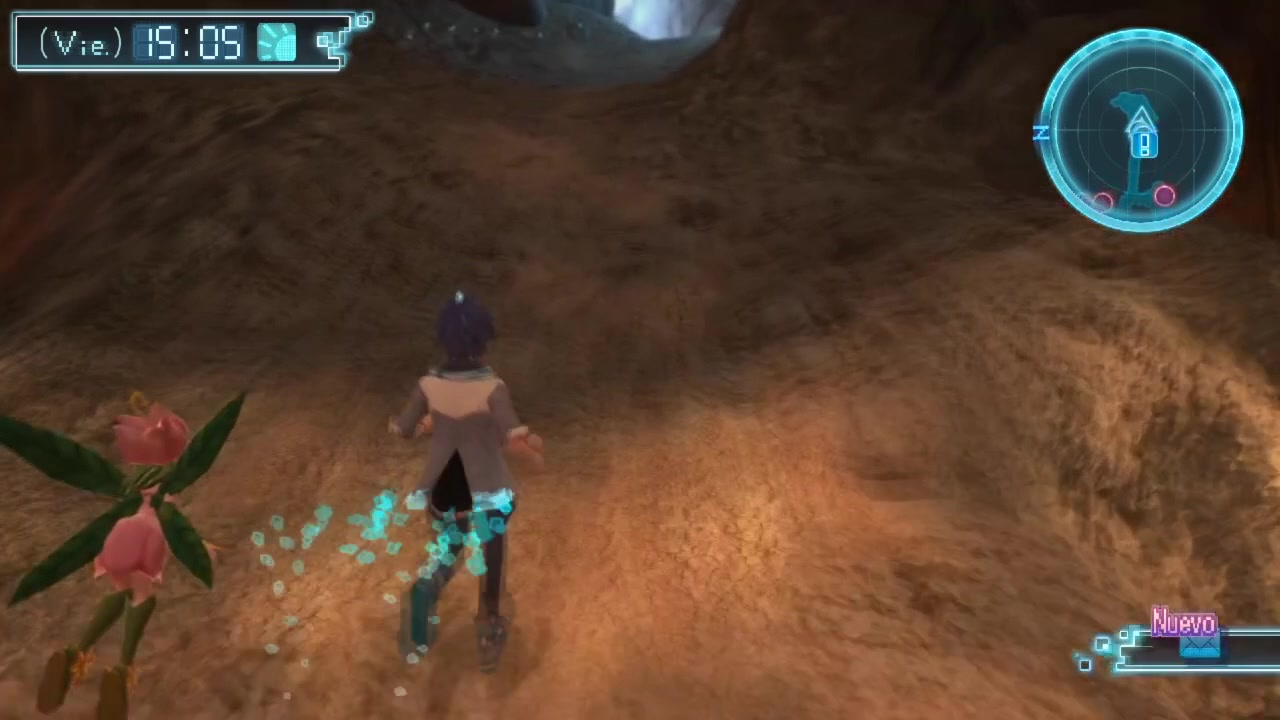1280x720 pixels.
Task: Select the player arrow marker on the minimap
Action: tap(1140, 120)
